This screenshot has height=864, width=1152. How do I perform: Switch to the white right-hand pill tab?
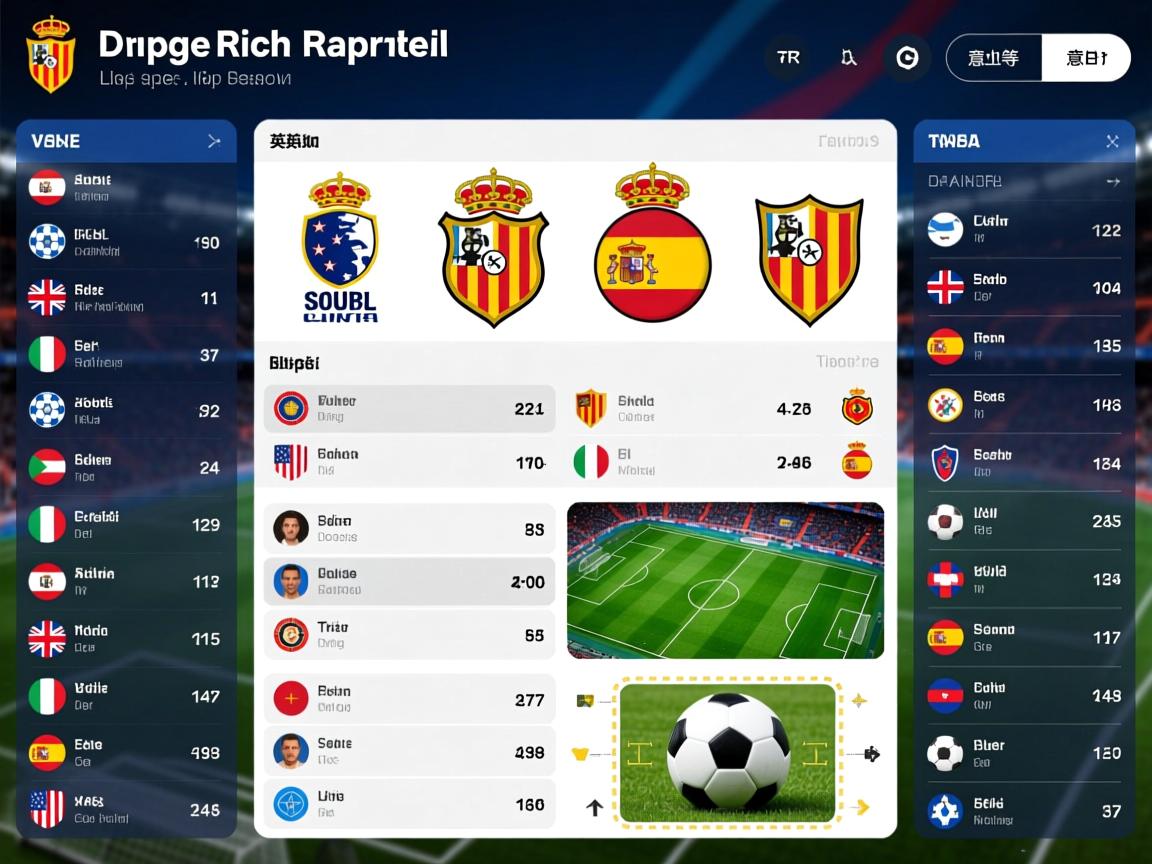click(x=1085, y=58)
